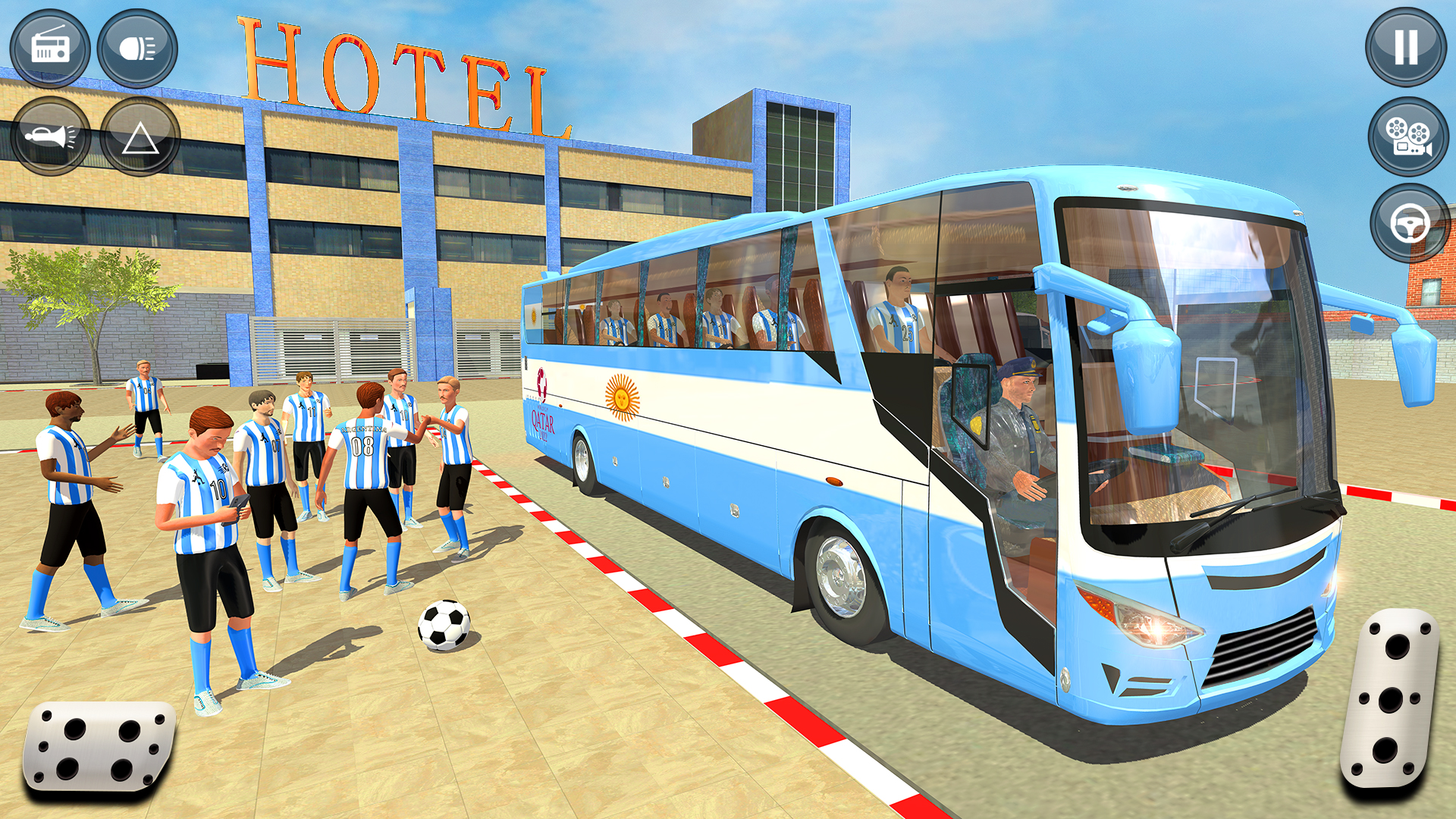Open the pause menu
1456x819 pixels.
1407,47
